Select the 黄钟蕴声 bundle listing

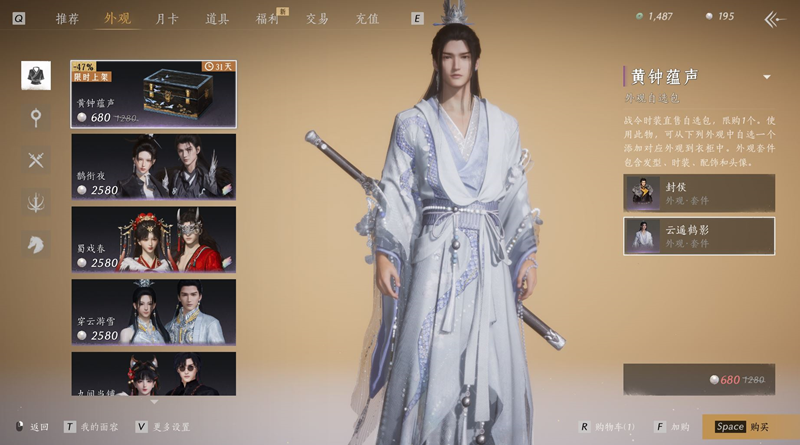point(153,94)
